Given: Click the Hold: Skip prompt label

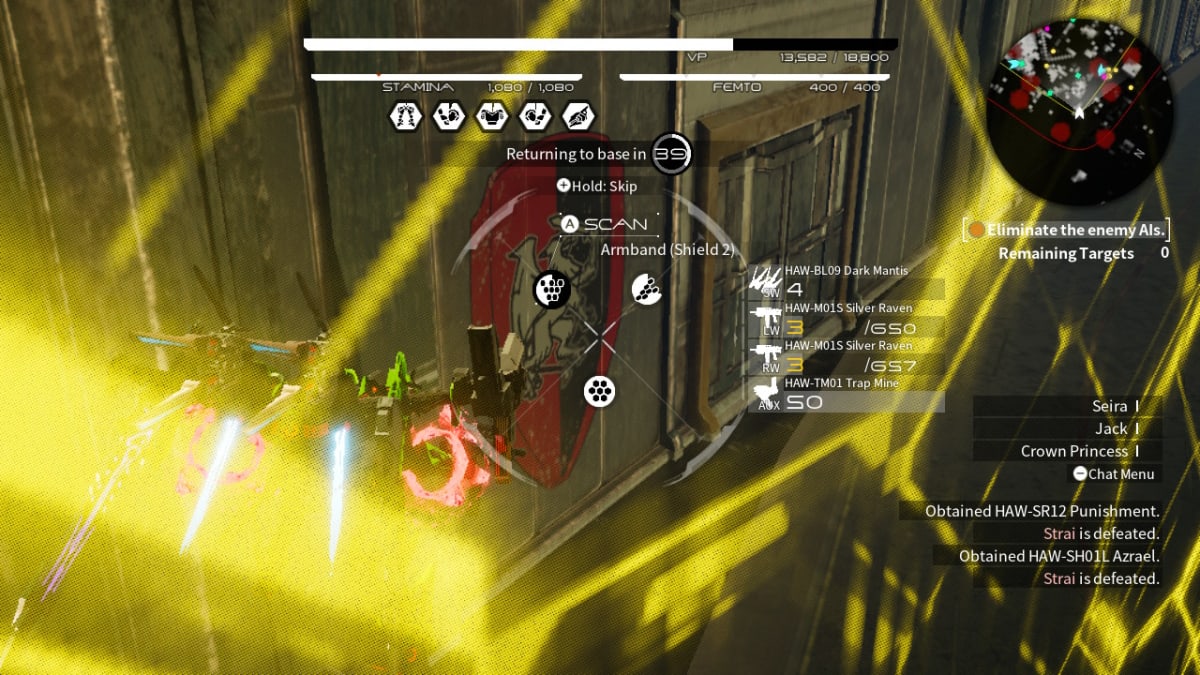Looking at the screenshot, I should point(597,186).
